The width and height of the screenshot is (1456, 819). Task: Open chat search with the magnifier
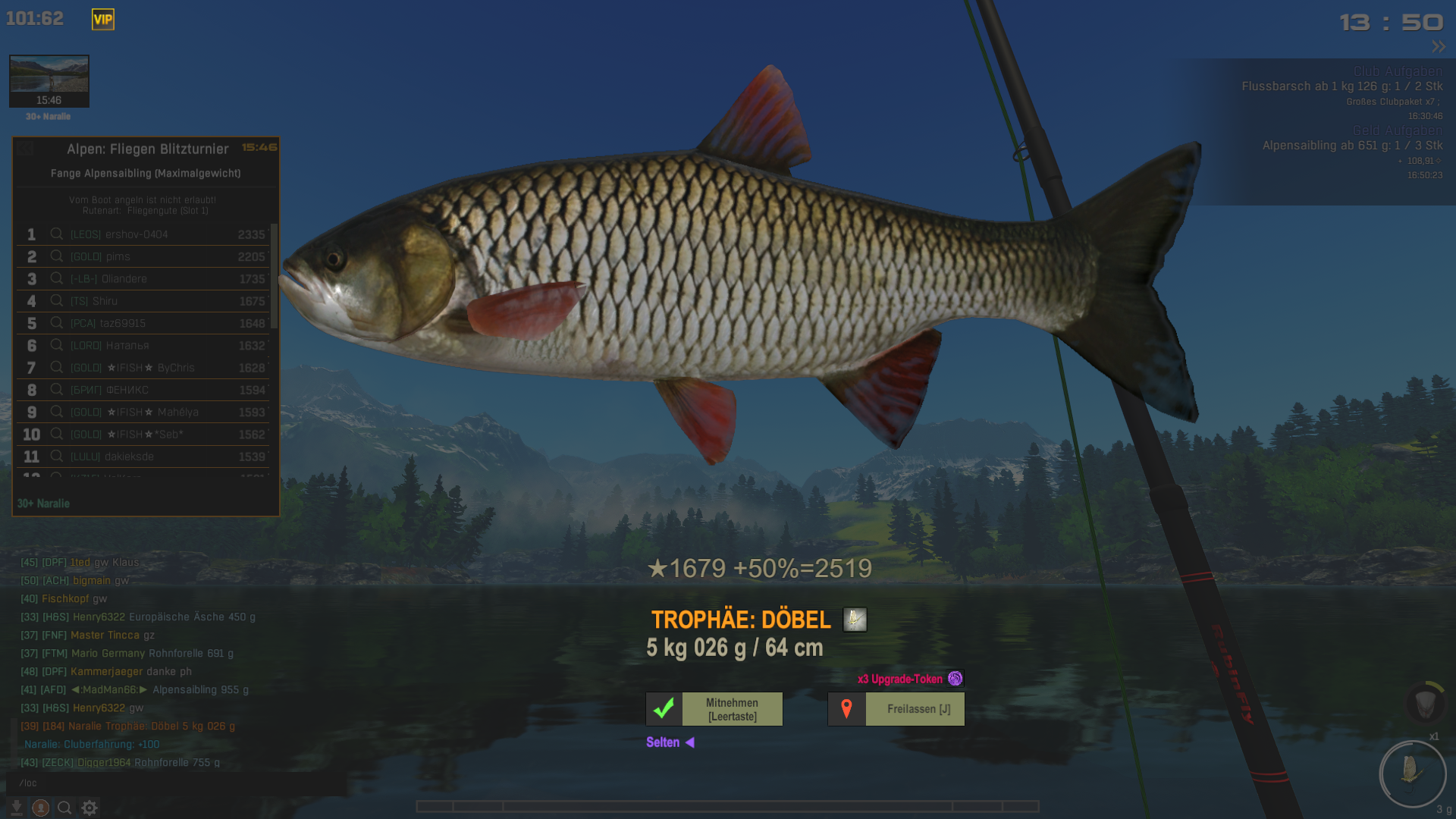click(65, 808)
